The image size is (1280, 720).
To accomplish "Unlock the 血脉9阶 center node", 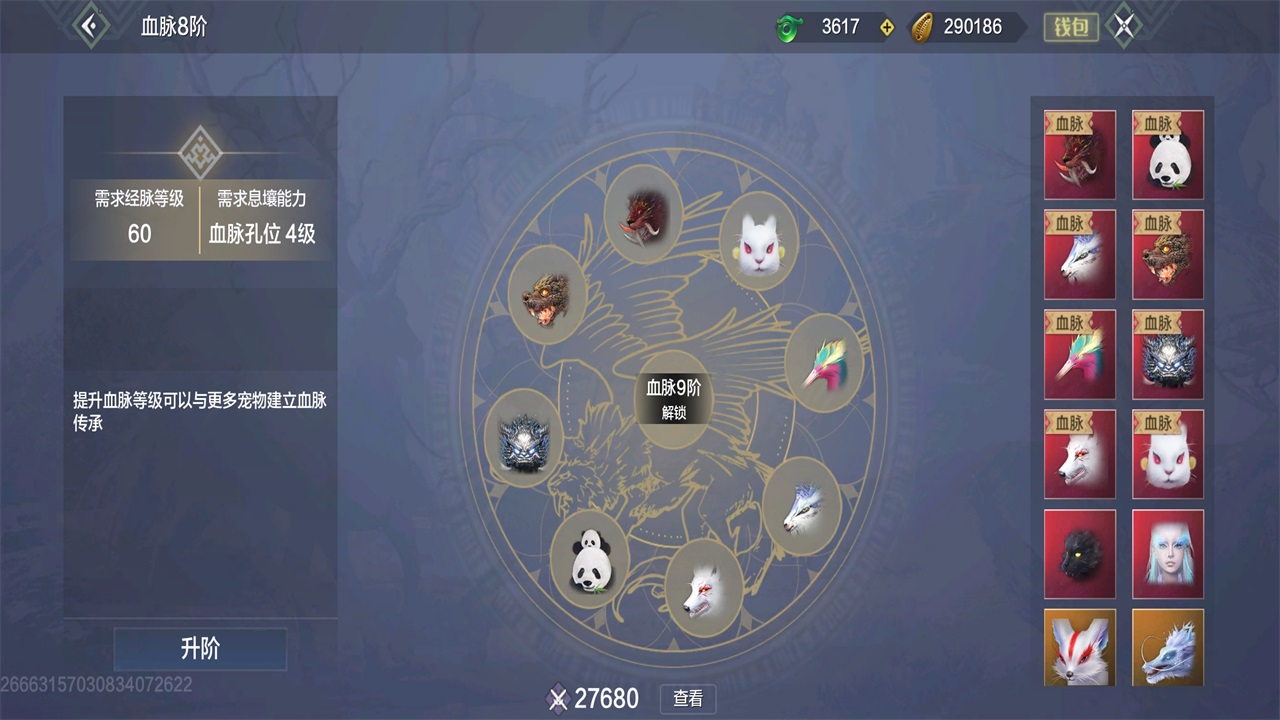I will tap(673, 400).
